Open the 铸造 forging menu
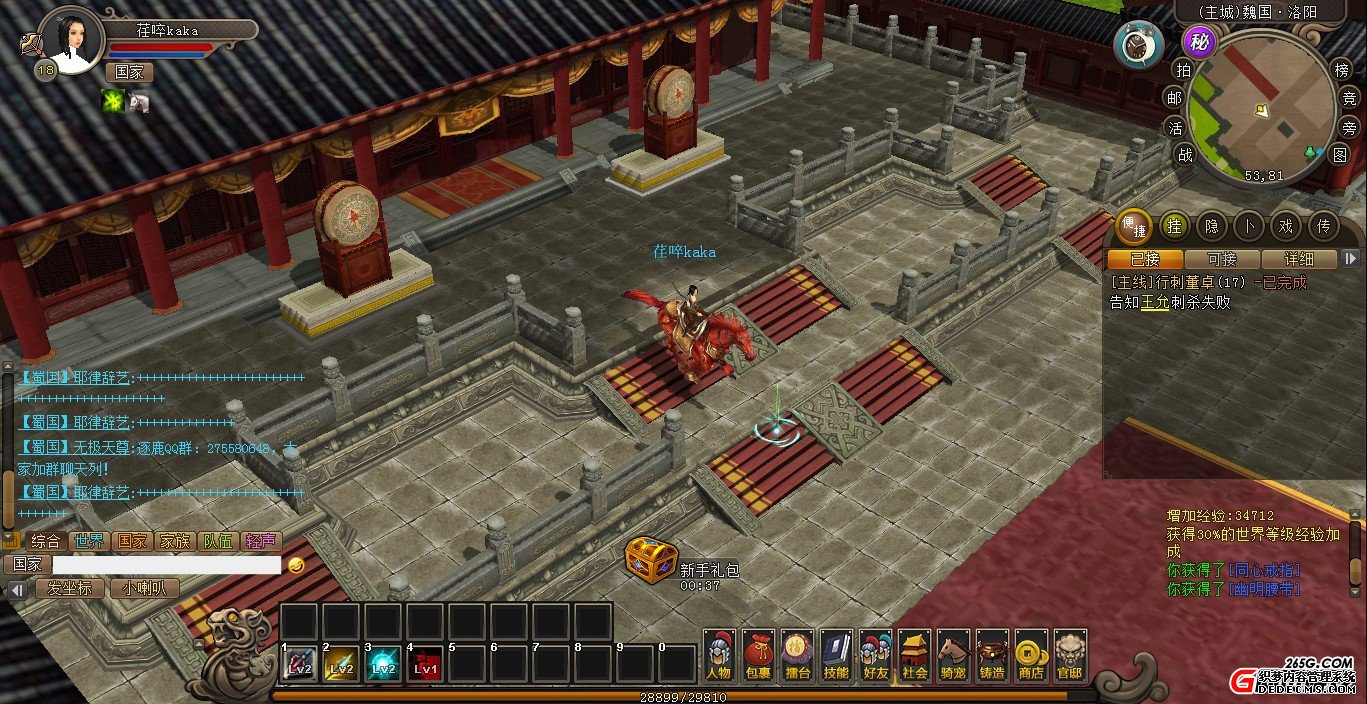 pyautogui.click(x=992, y=656)
